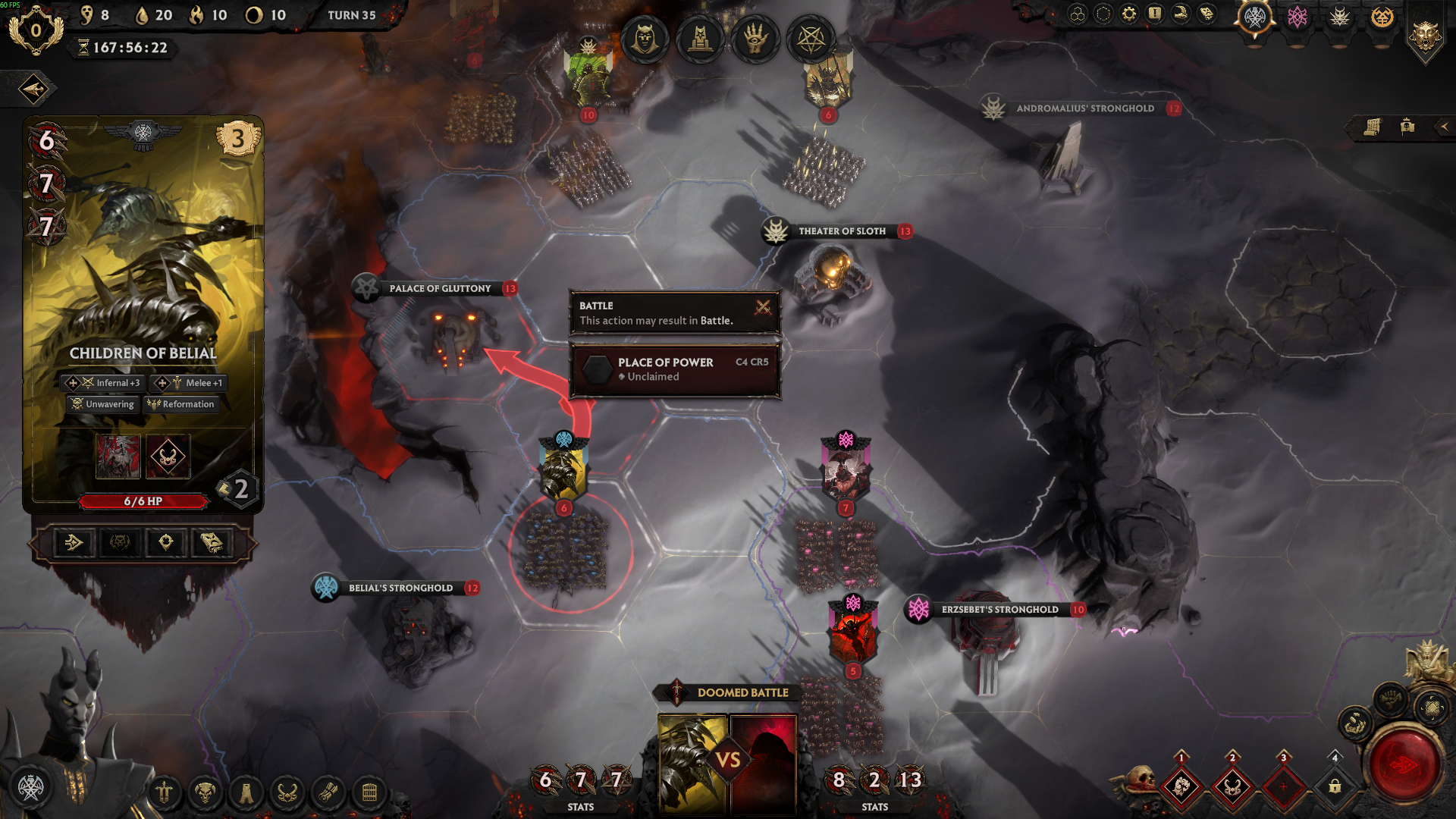Open the skull flag icon
The width and height of the screenshot is (1456, 819).
(x=1407, y=127)
